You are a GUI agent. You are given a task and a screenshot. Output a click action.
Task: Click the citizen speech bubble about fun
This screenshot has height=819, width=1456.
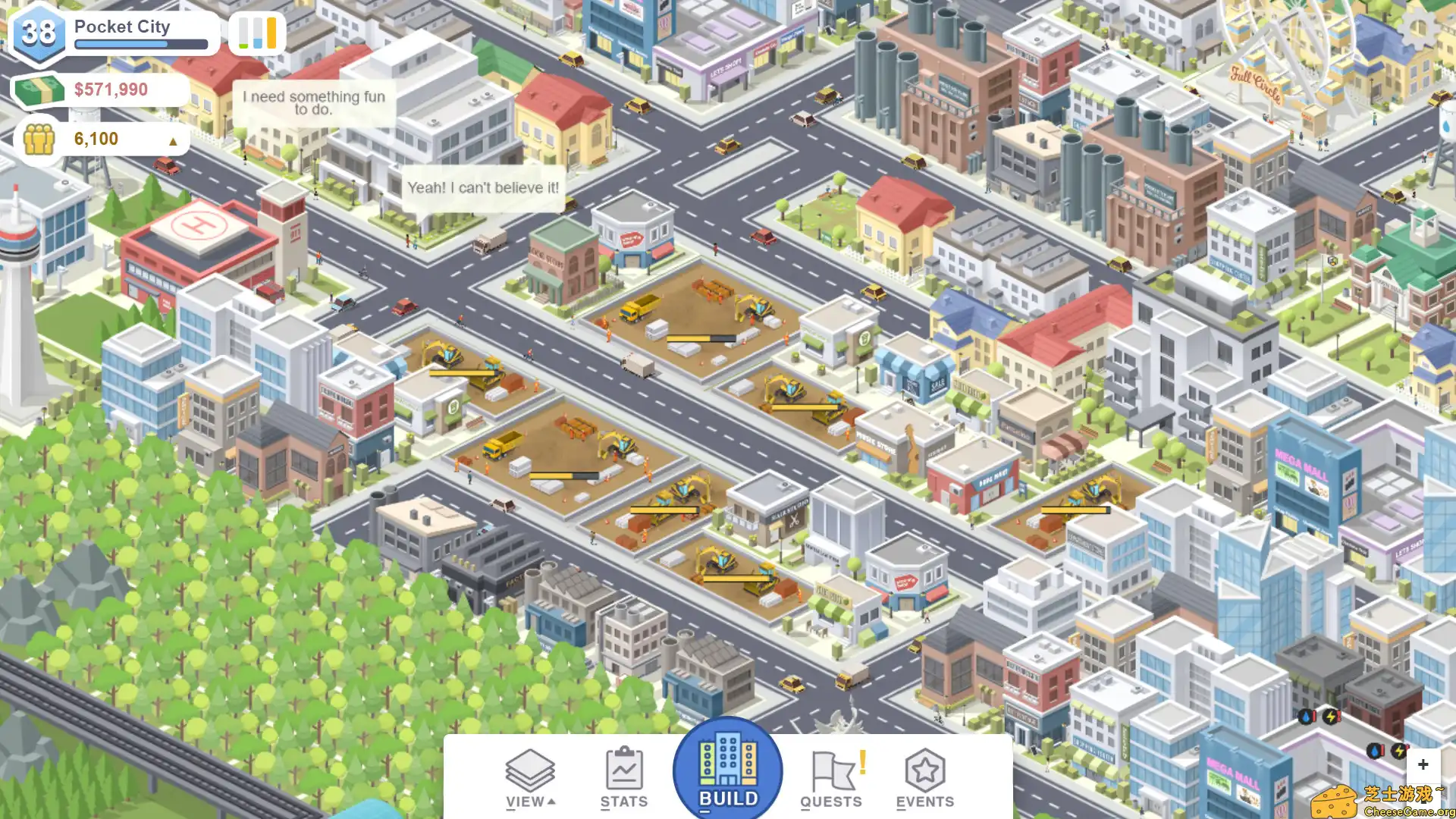click(313, 102)
